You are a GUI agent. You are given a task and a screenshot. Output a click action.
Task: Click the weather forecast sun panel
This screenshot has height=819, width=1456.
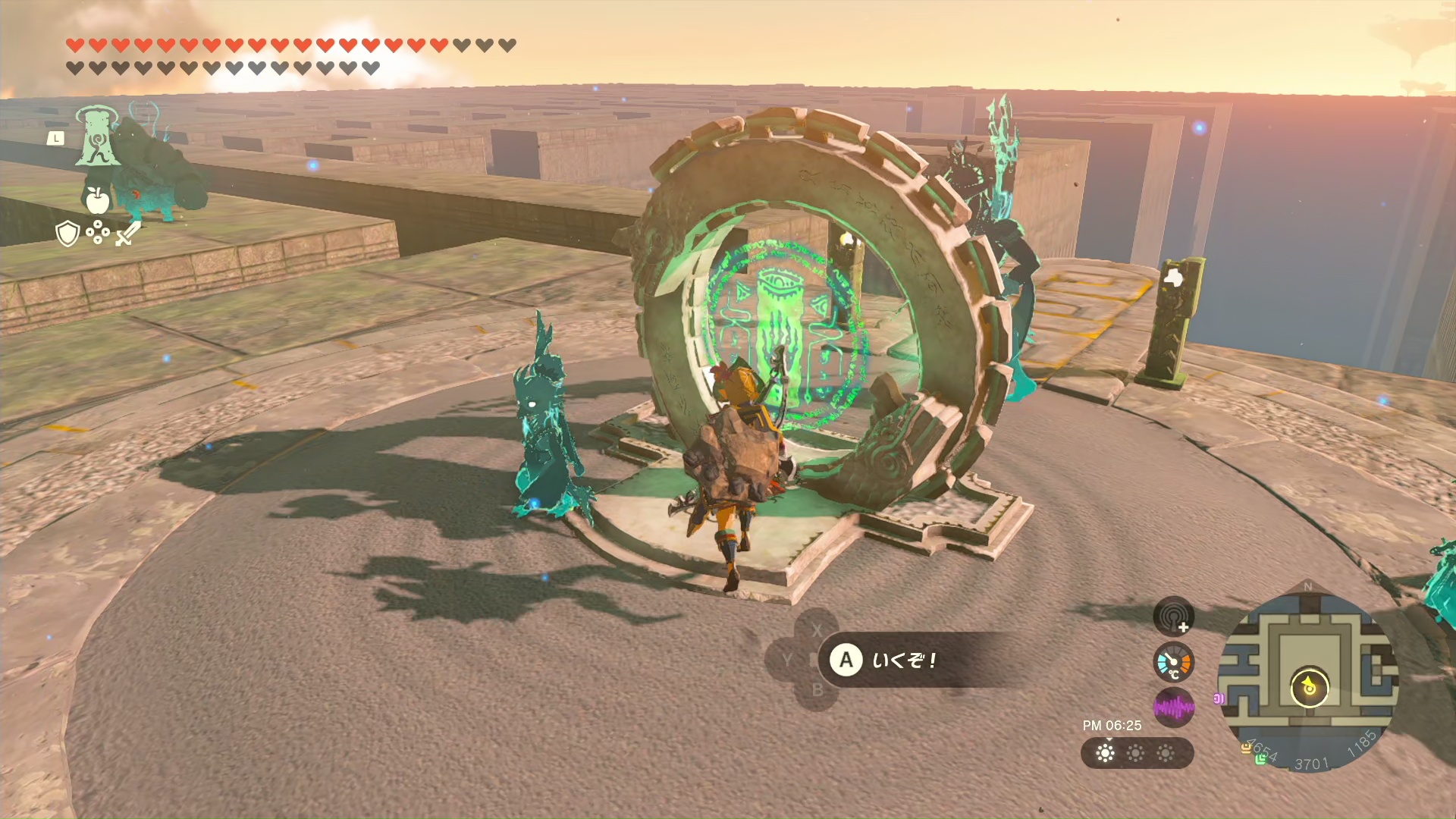pyautogui.click(x=1136, y=753)
